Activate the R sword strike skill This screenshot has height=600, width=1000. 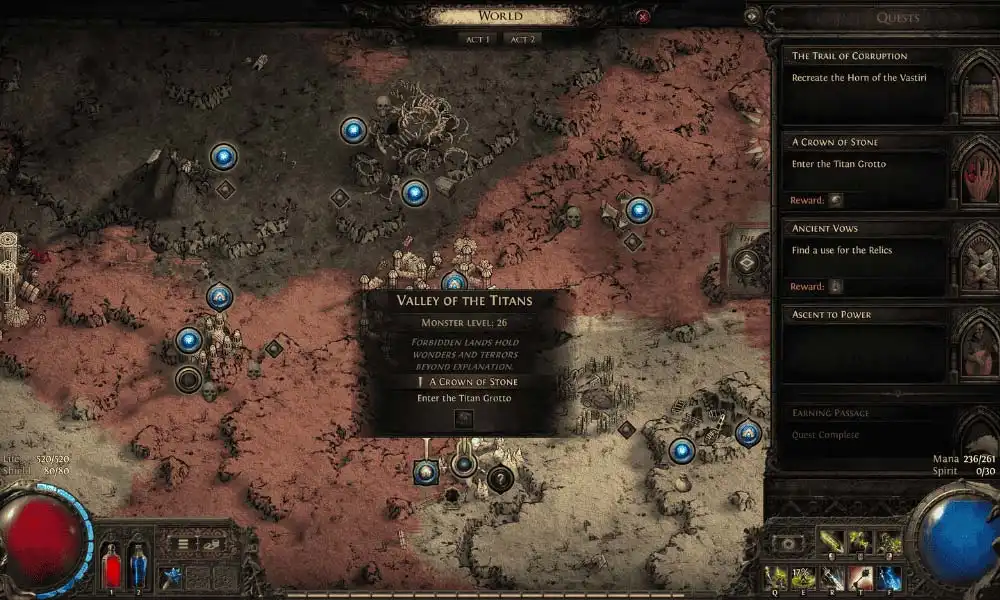point(833,577)
